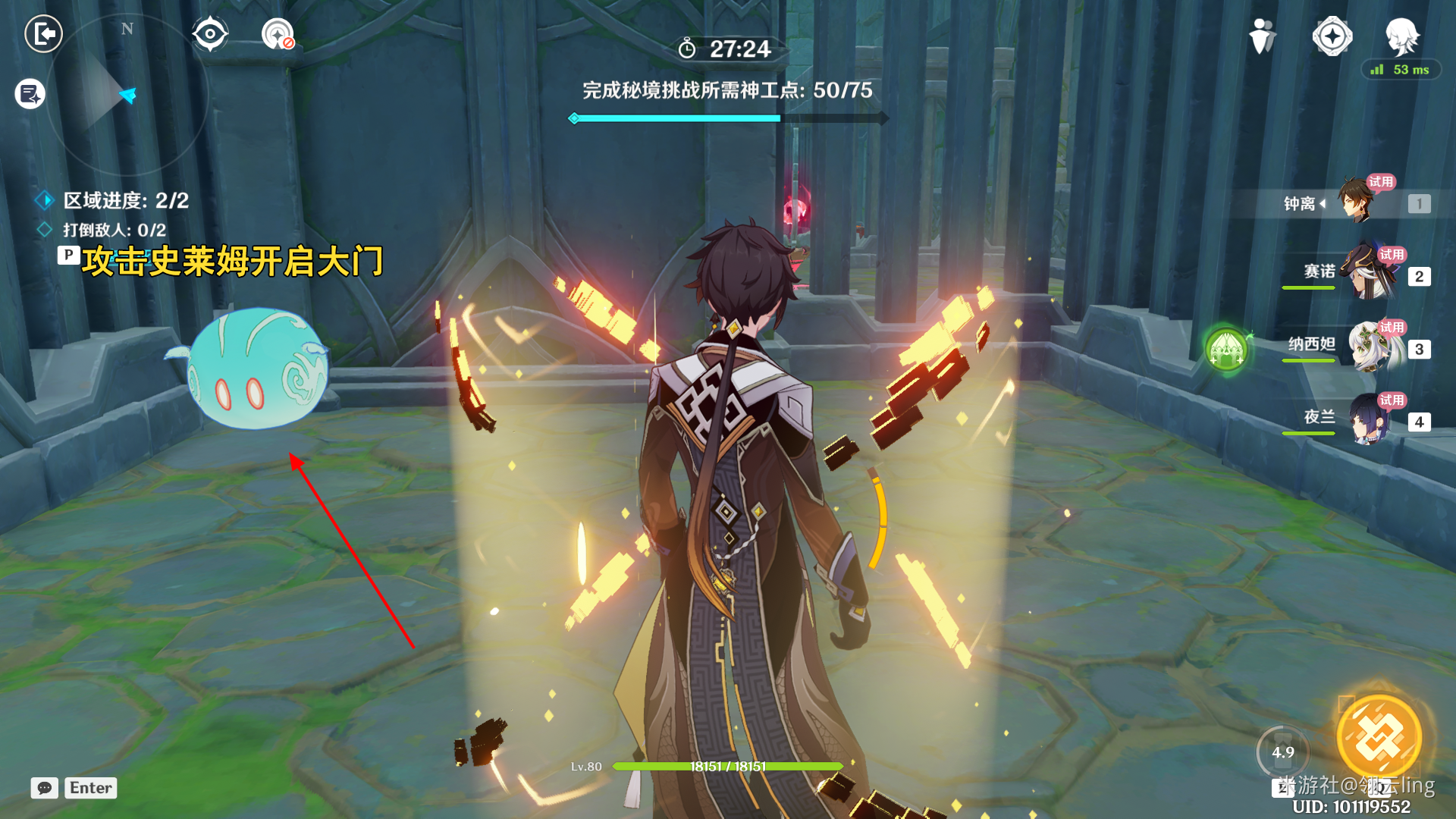Toggle the eye-shaped elemental sight icon

tap(210, 34)
